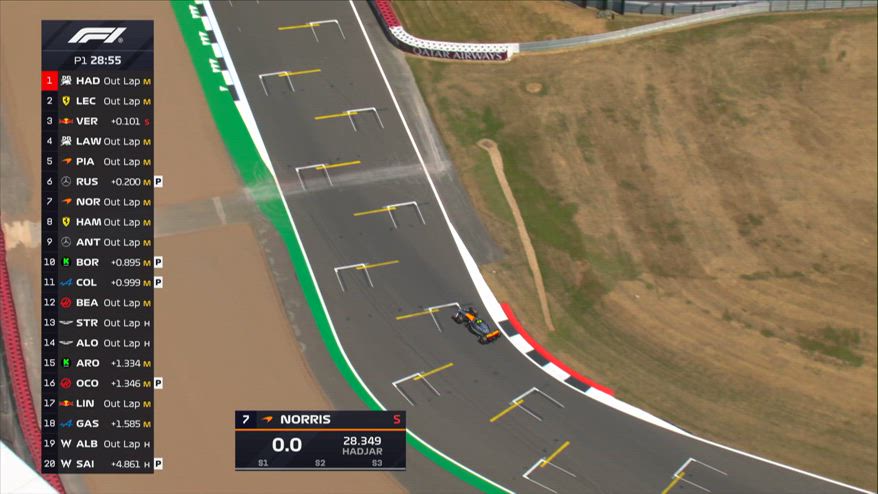Select Alonso's ALO row
Viewport: 878px width, 494px height.
coord(97,343)
